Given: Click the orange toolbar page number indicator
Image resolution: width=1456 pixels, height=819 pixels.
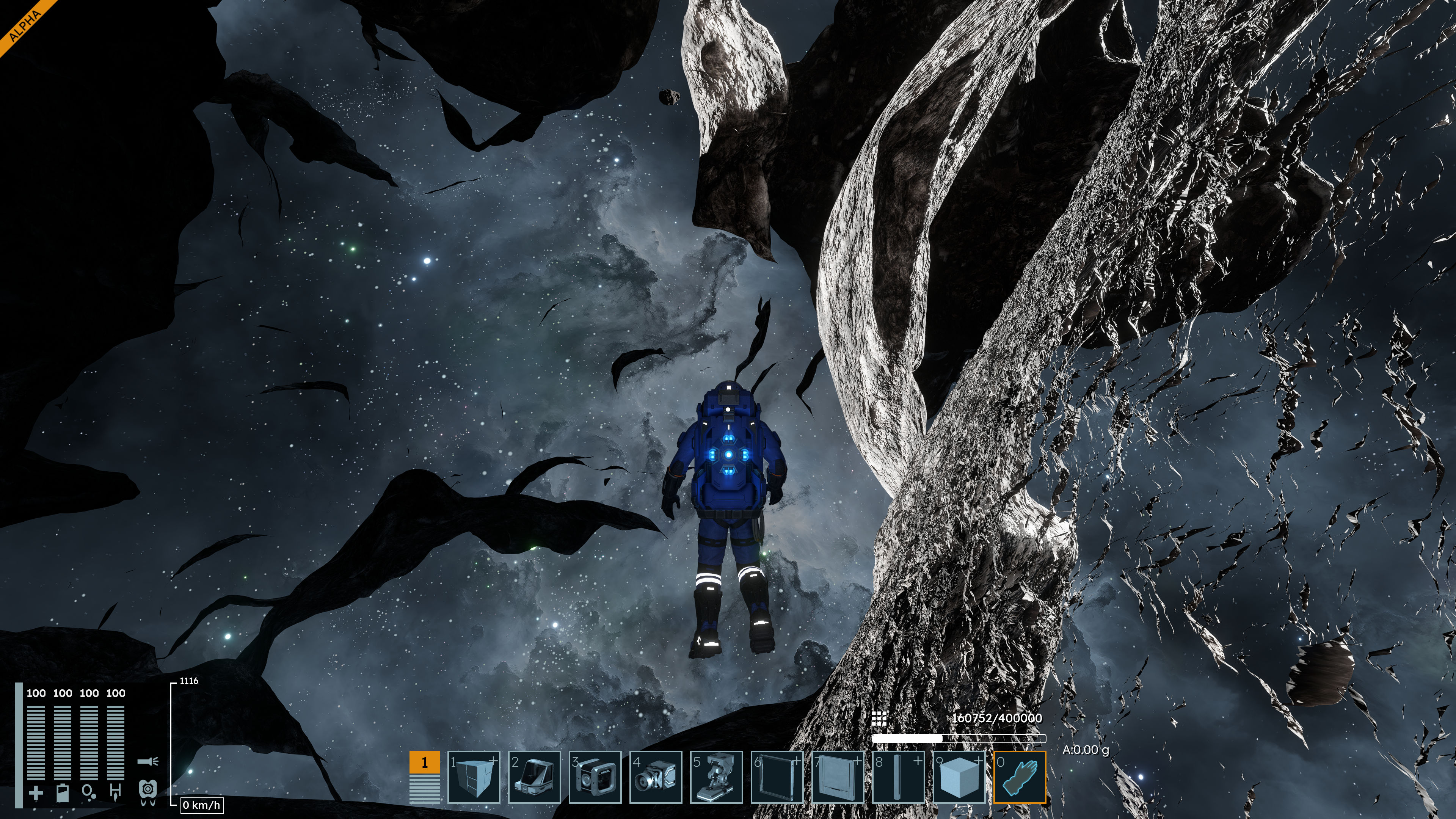Looking at the screenshot, I should 425,763.
